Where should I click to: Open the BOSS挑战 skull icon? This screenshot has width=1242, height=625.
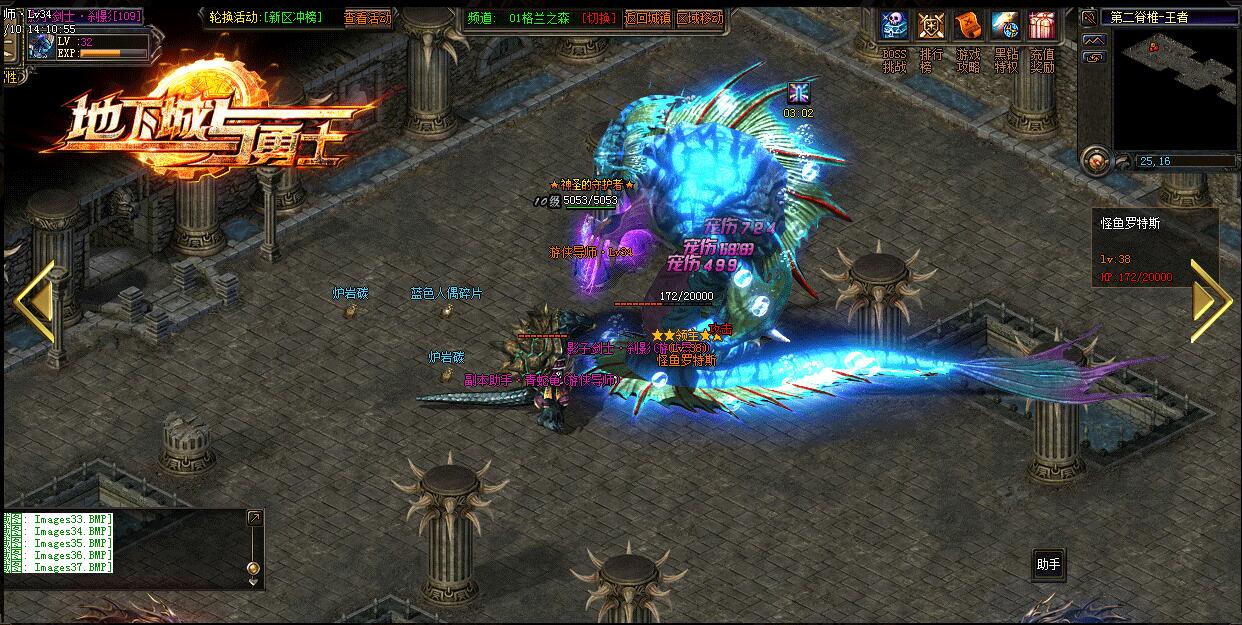coord(894,25)
